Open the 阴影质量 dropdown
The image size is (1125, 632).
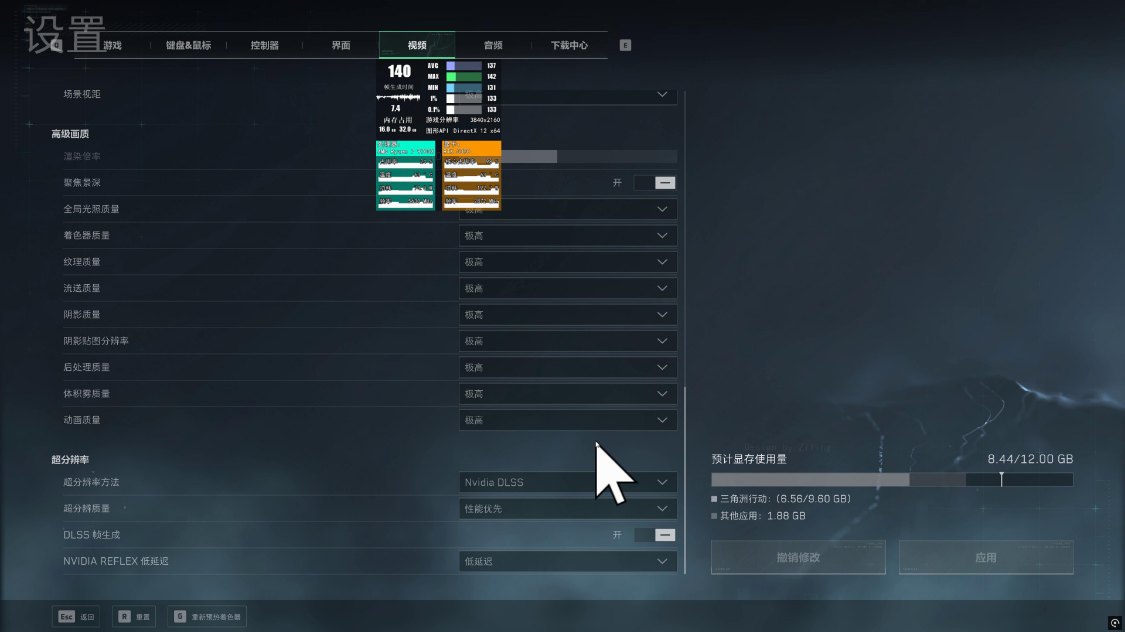click(x=567, y=315)
